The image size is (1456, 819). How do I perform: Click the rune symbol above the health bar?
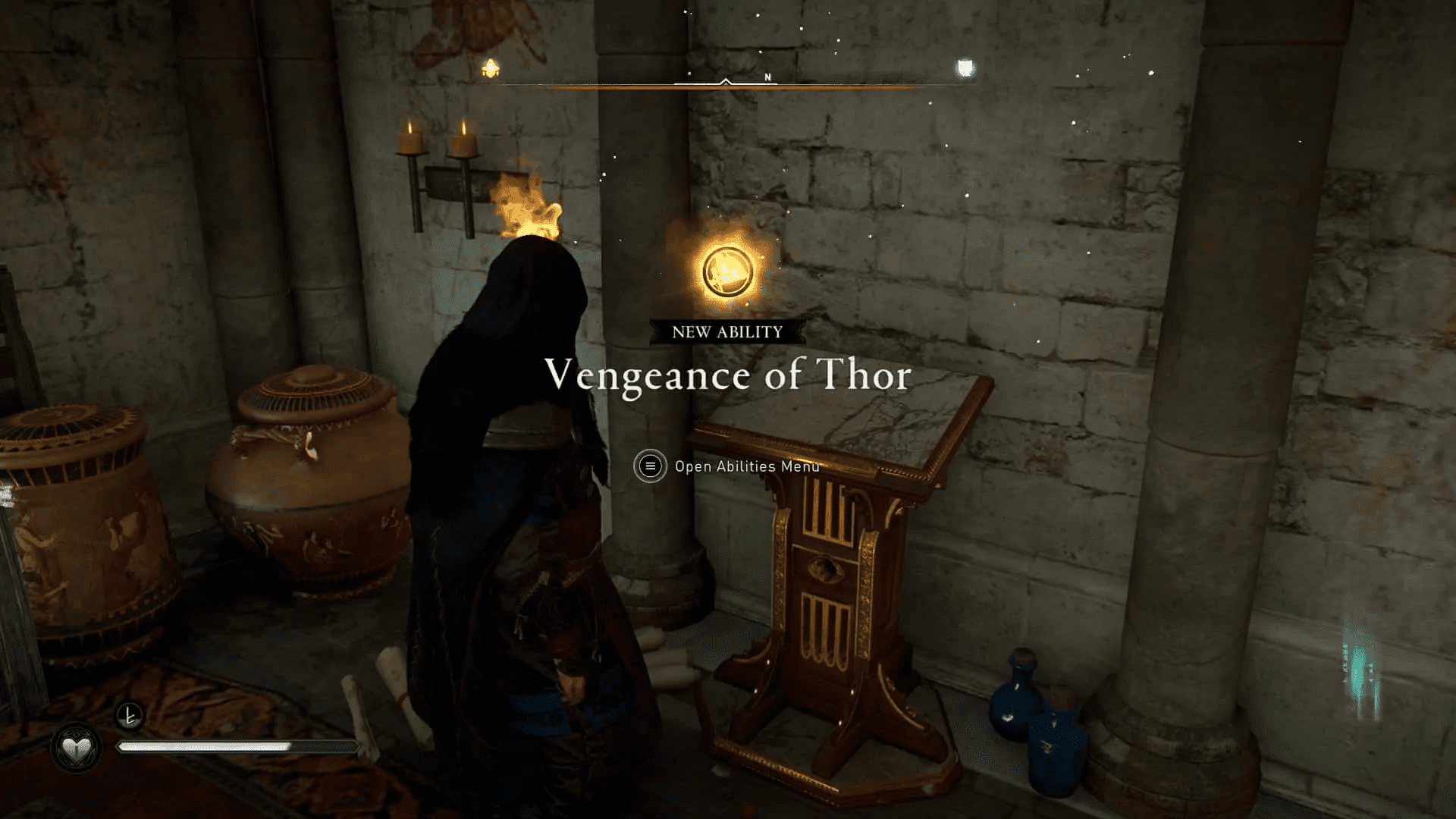pyautogui.click(x=130, y=714)
